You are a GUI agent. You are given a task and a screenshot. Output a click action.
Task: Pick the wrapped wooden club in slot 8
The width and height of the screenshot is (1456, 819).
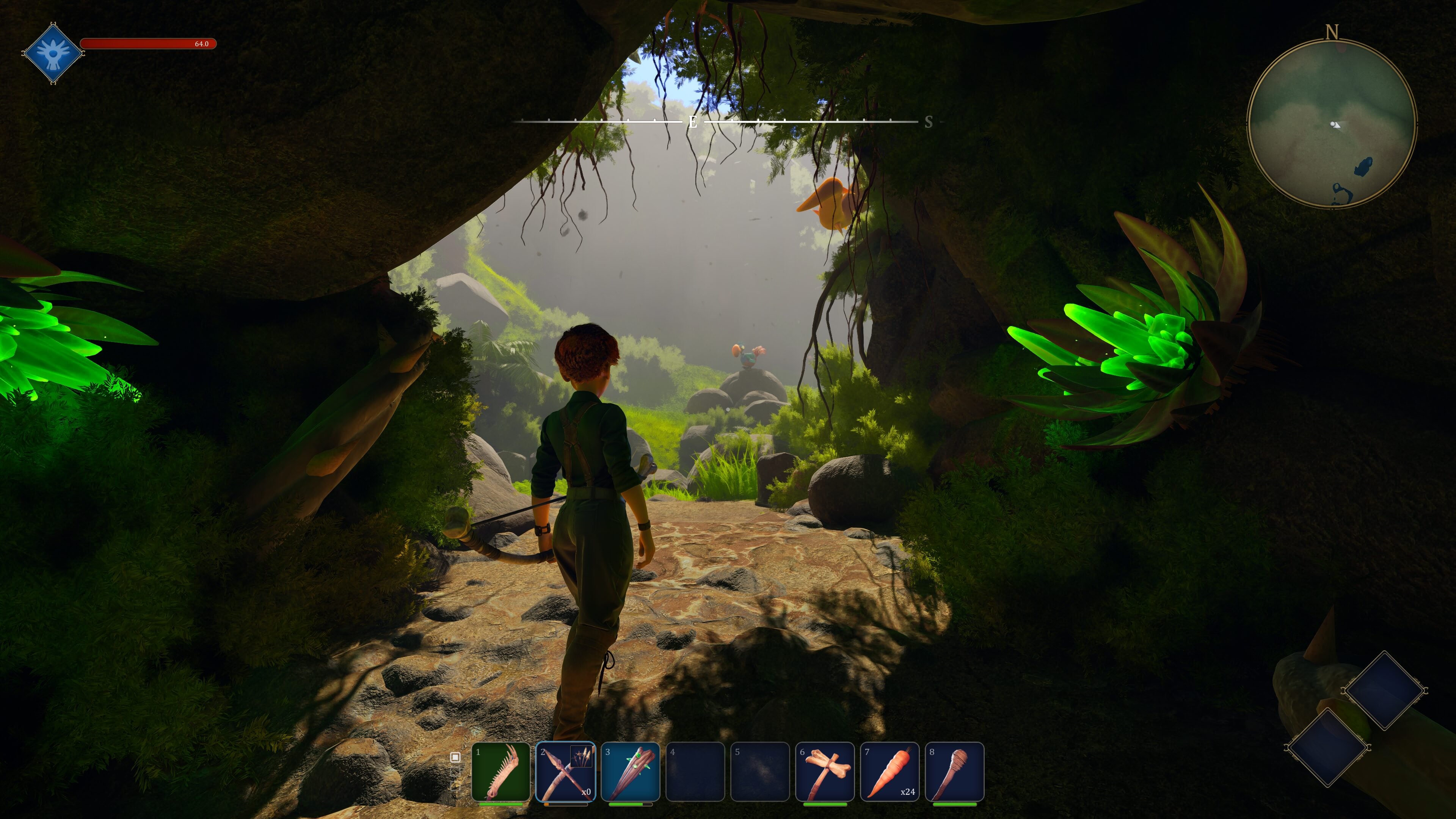955,771
